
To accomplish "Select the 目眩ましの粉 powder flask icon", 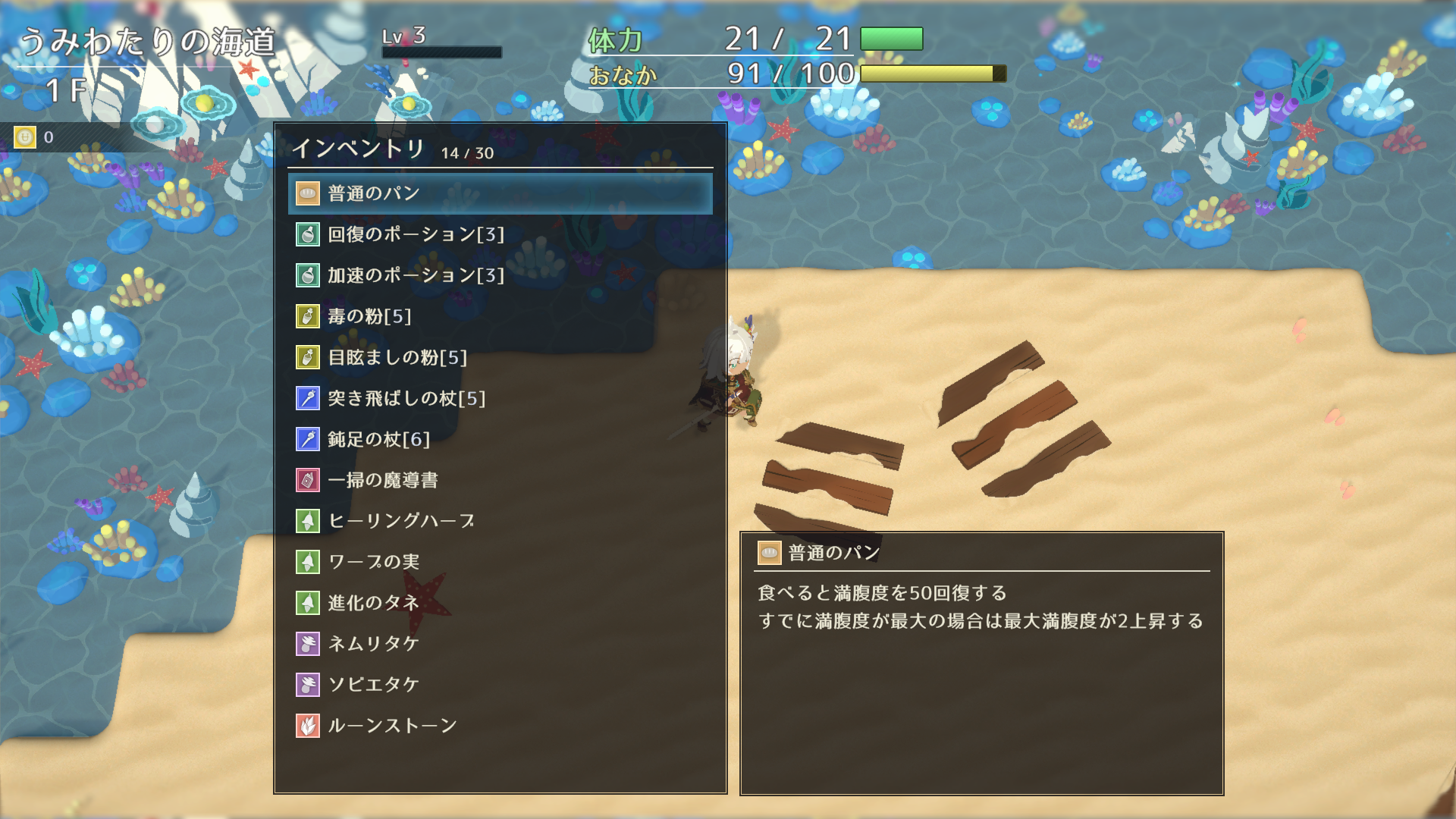I will coord(307,357).
